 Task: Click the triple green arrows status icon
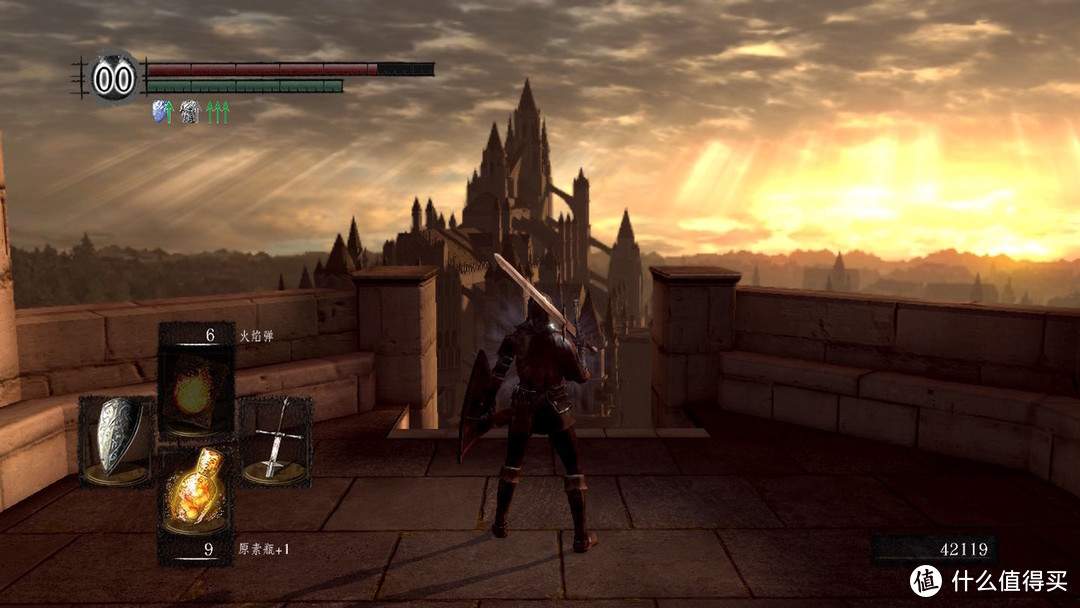(218, 112)
